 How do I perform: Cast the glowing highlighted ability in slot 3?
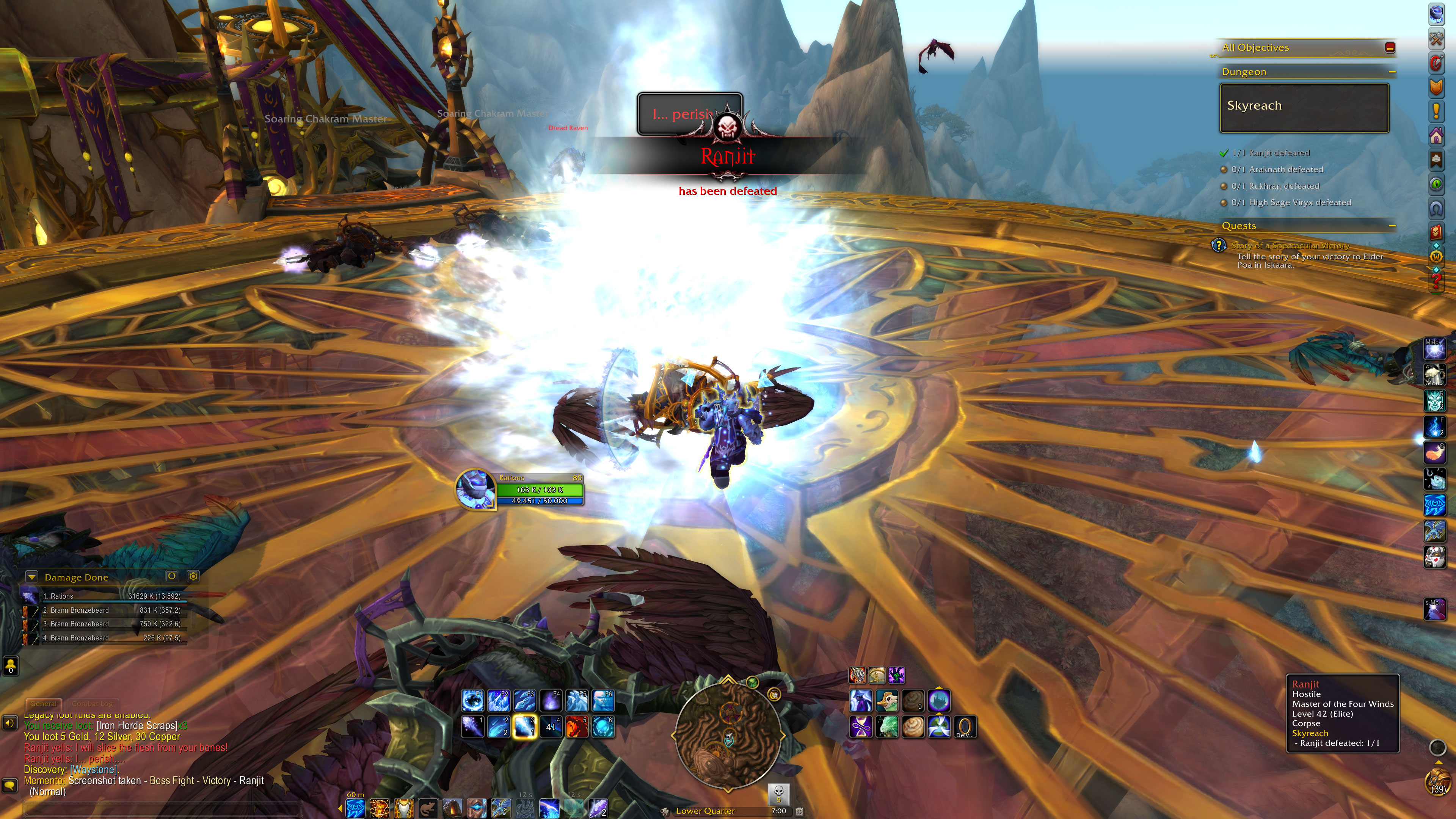point(524,727)
